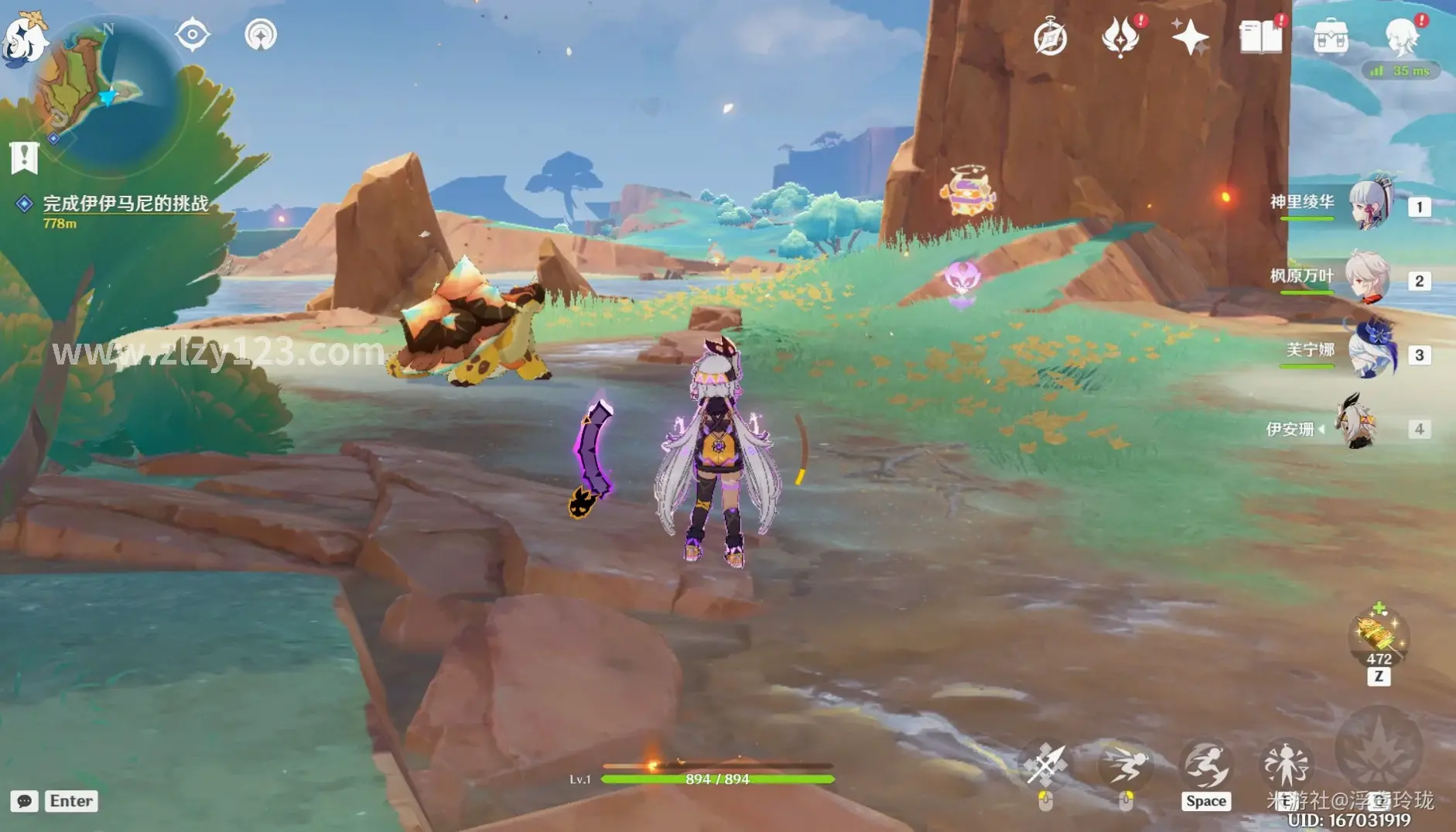Open the chat speech bubble button

(x=24, y=801)
